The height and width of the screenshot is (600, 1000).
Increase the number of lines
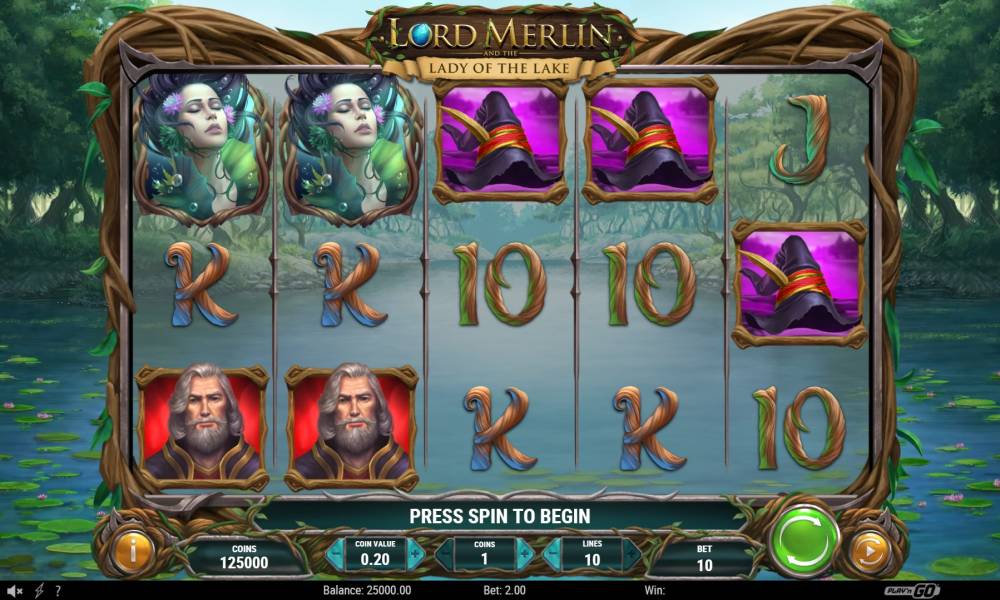[632, 553]
